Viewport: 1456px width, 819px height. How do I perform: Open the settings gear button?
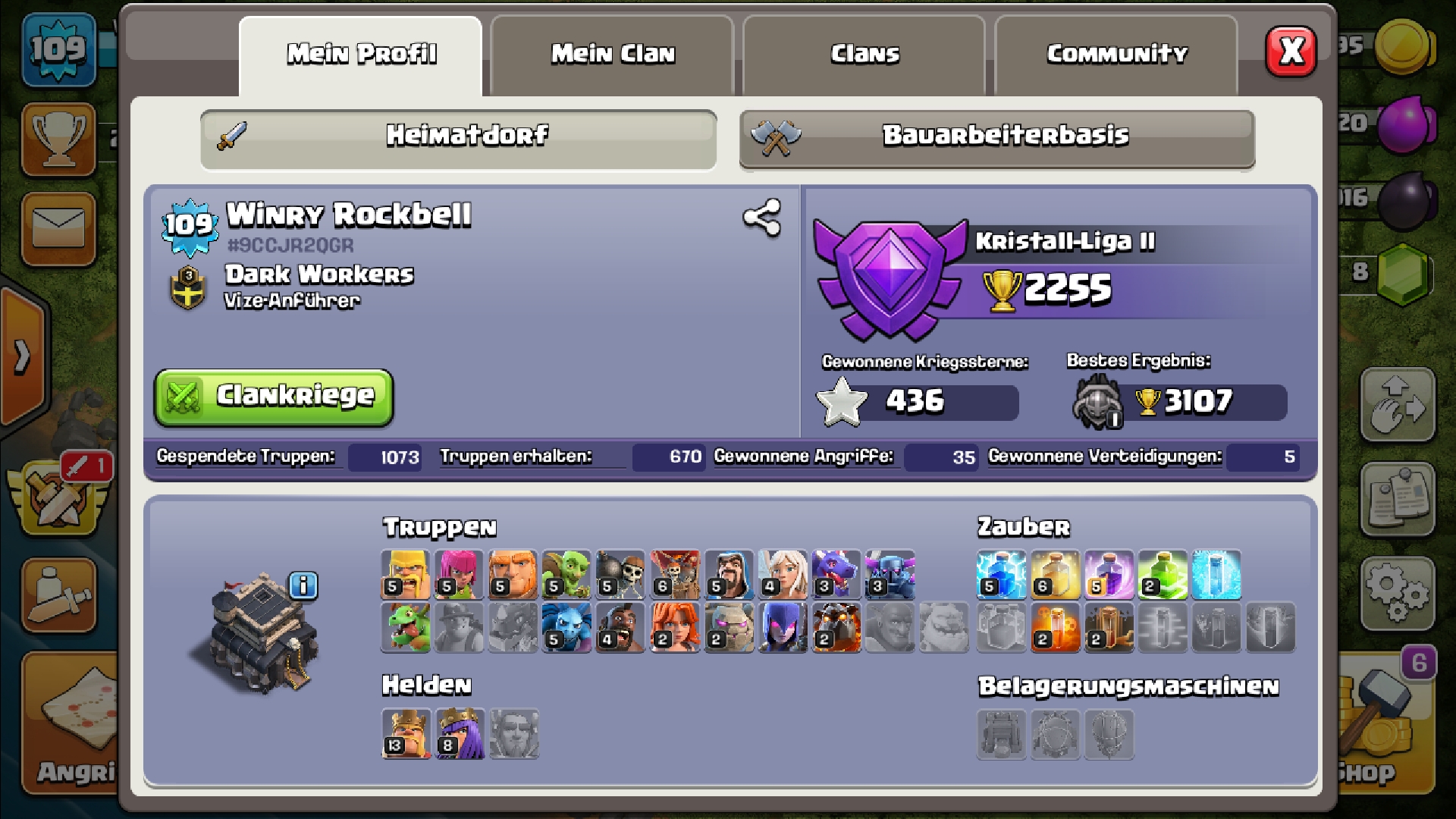tap(1397, 593)
